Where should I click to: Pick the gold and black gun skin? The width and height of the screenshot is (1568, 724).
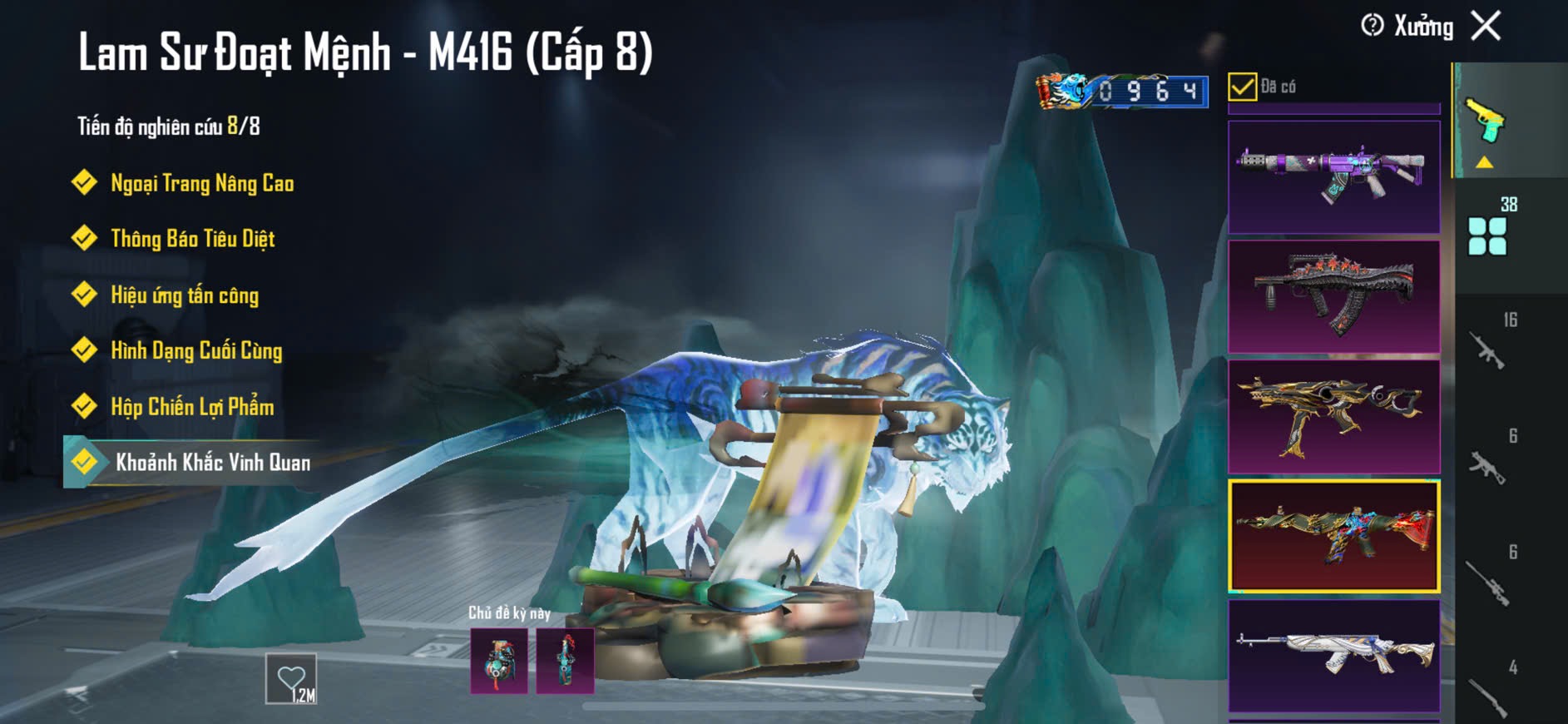pos(1333,416)
